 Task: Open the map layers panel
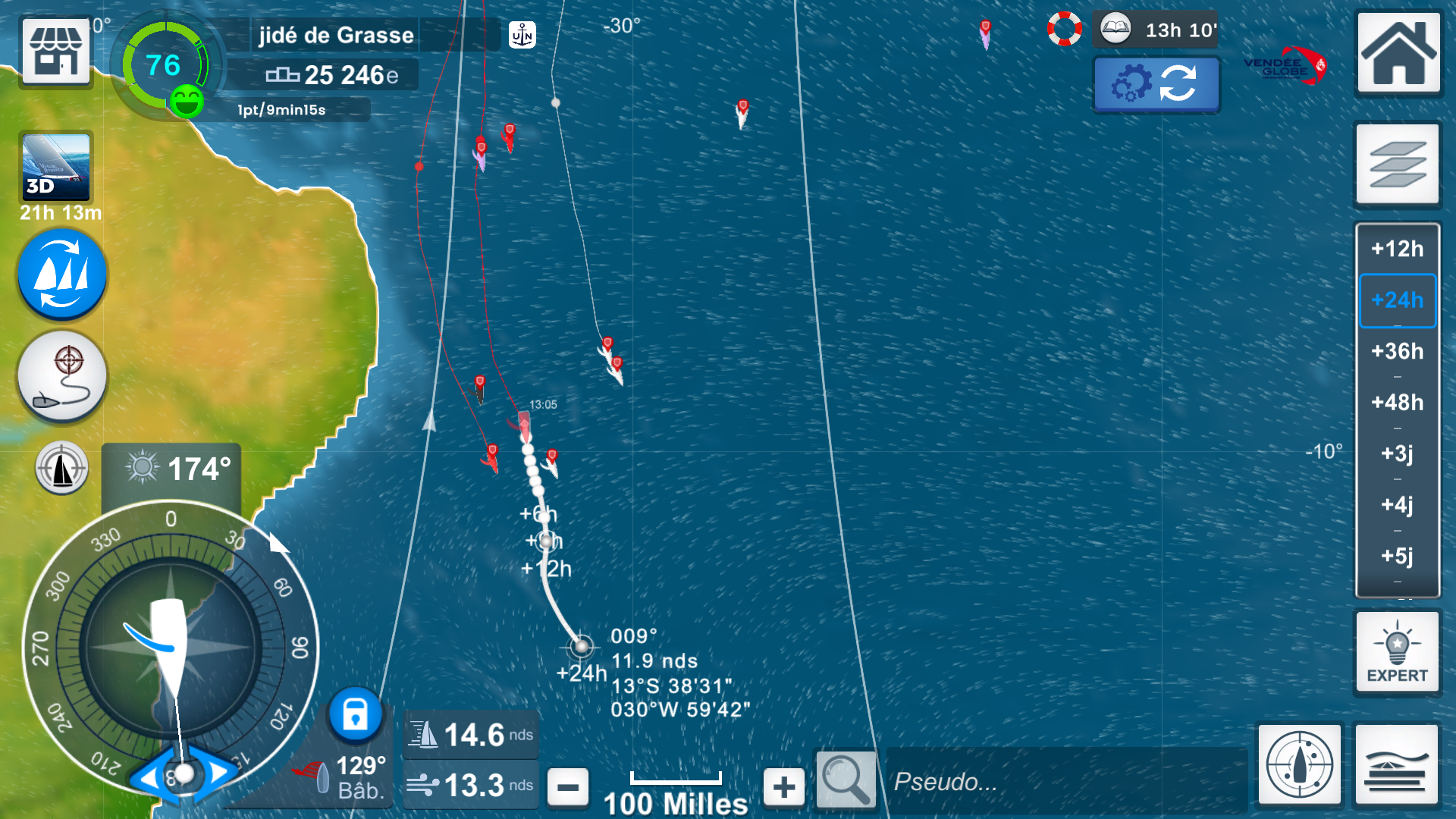click(x=1398, y=165)
